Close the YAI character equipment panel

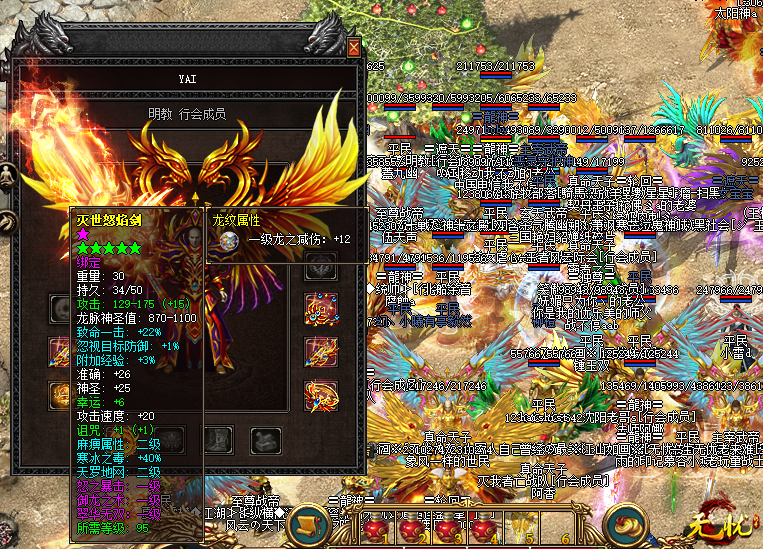[x=353, y=47]
